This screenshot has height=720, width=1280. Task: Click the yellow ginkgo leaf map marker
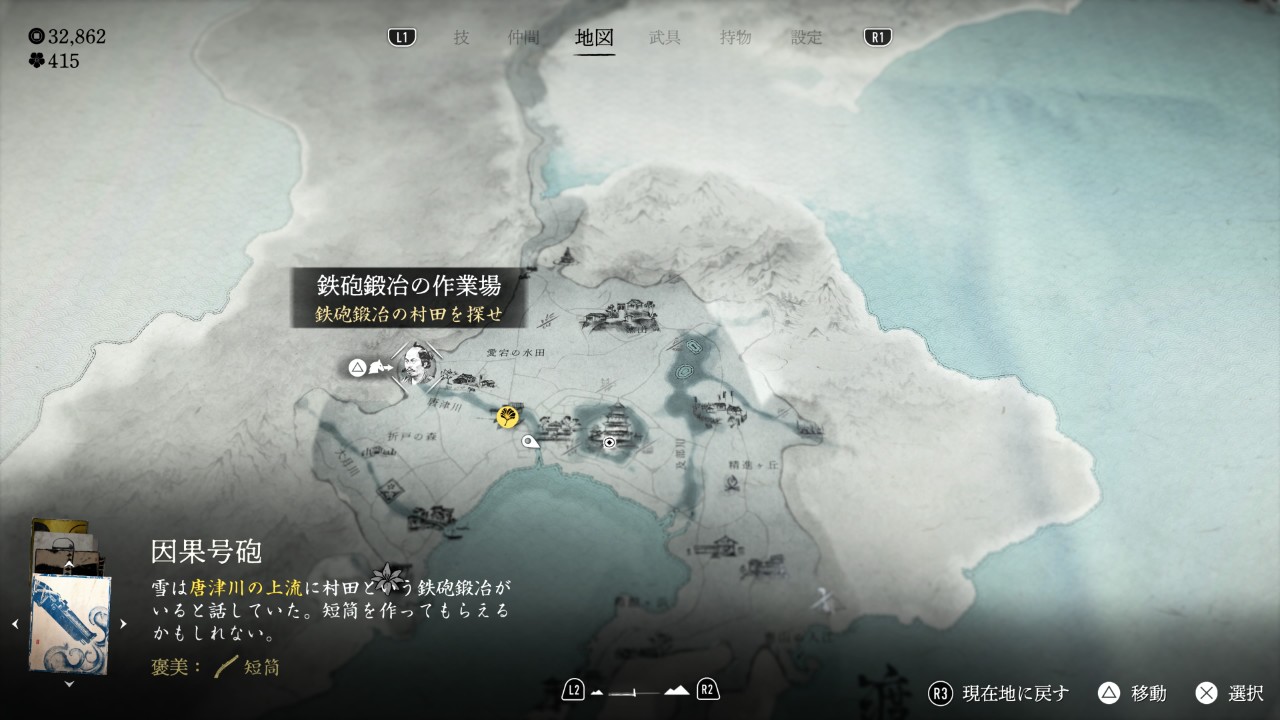[x=508, y=416]
